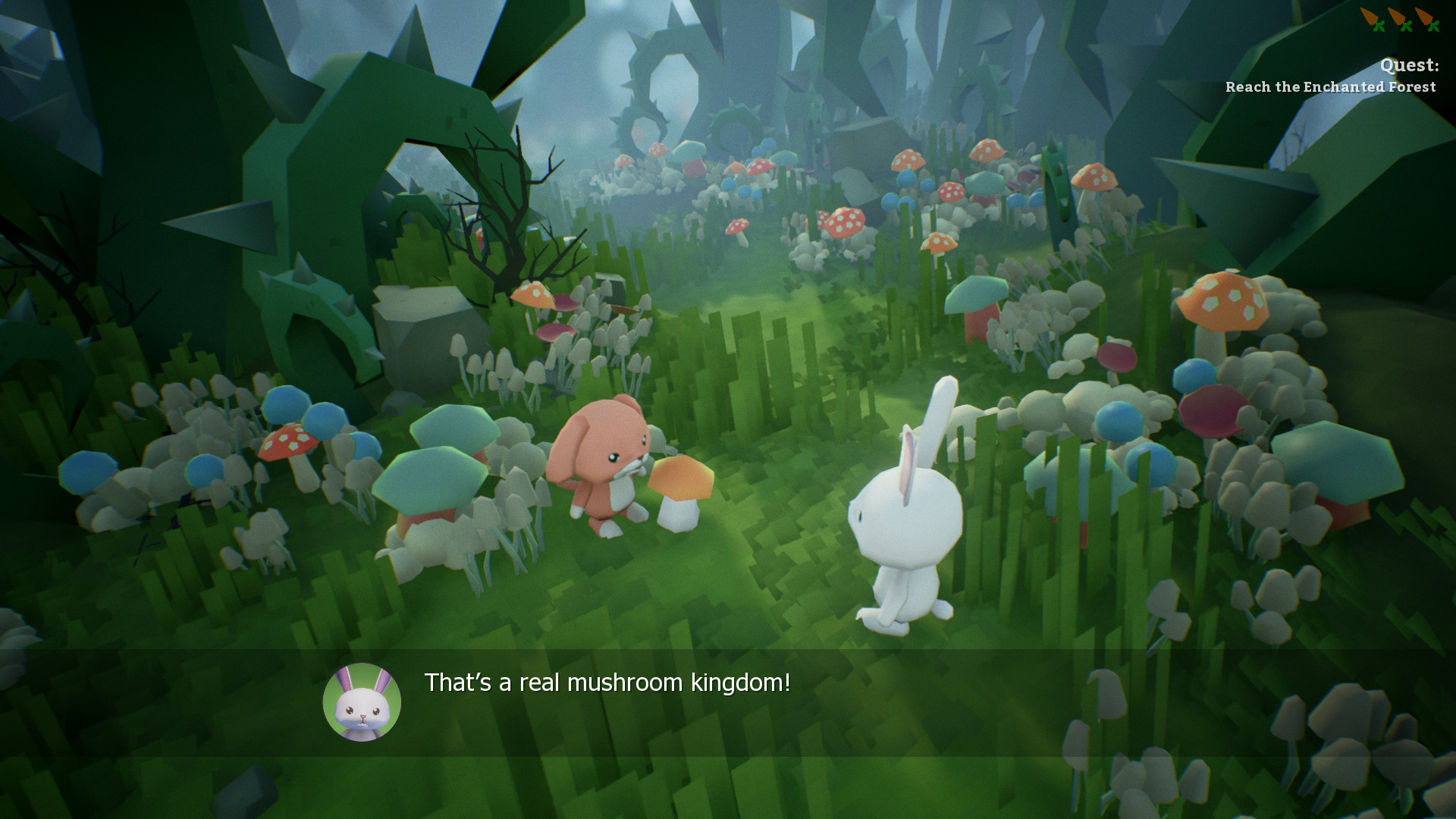This screenshot has width=1456, height=819.
Task: Open the Quest: heading menu
Action: click(x=1408, y=66)
